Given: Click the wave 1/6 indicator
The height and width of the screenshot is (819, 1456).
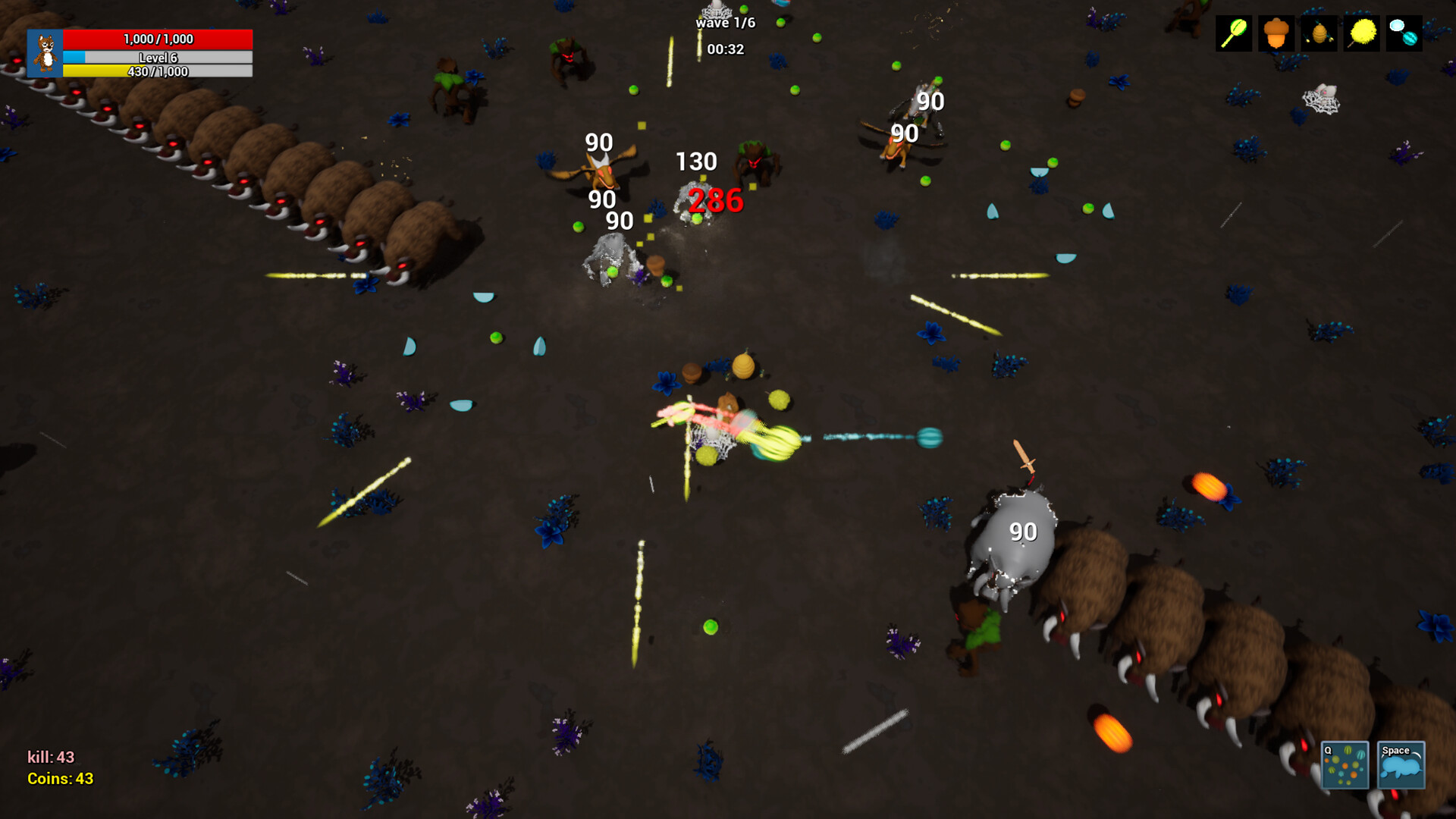Looking at the screenshot, I should (726, 22).
